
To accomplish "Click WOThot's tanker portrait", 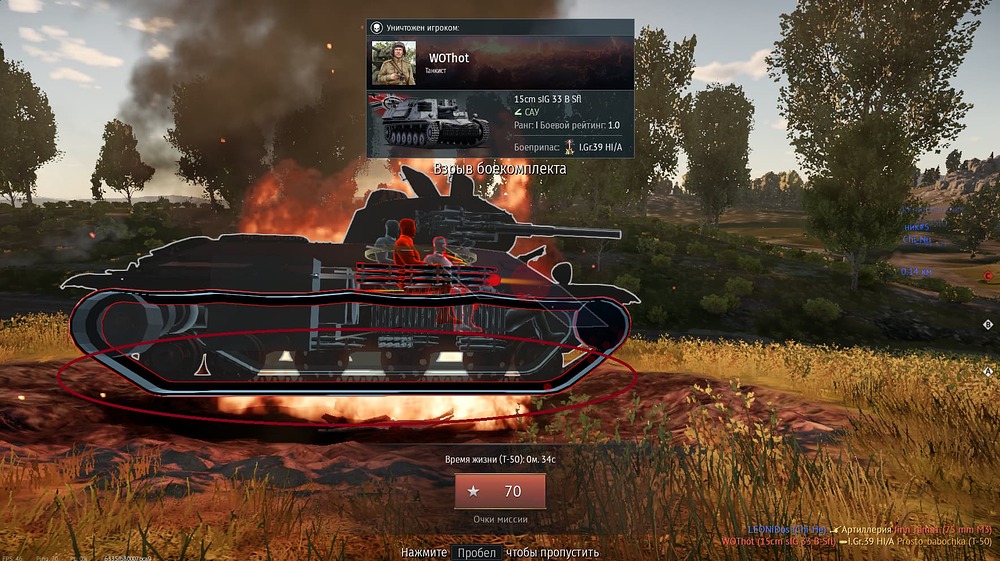I will (394, 64).
